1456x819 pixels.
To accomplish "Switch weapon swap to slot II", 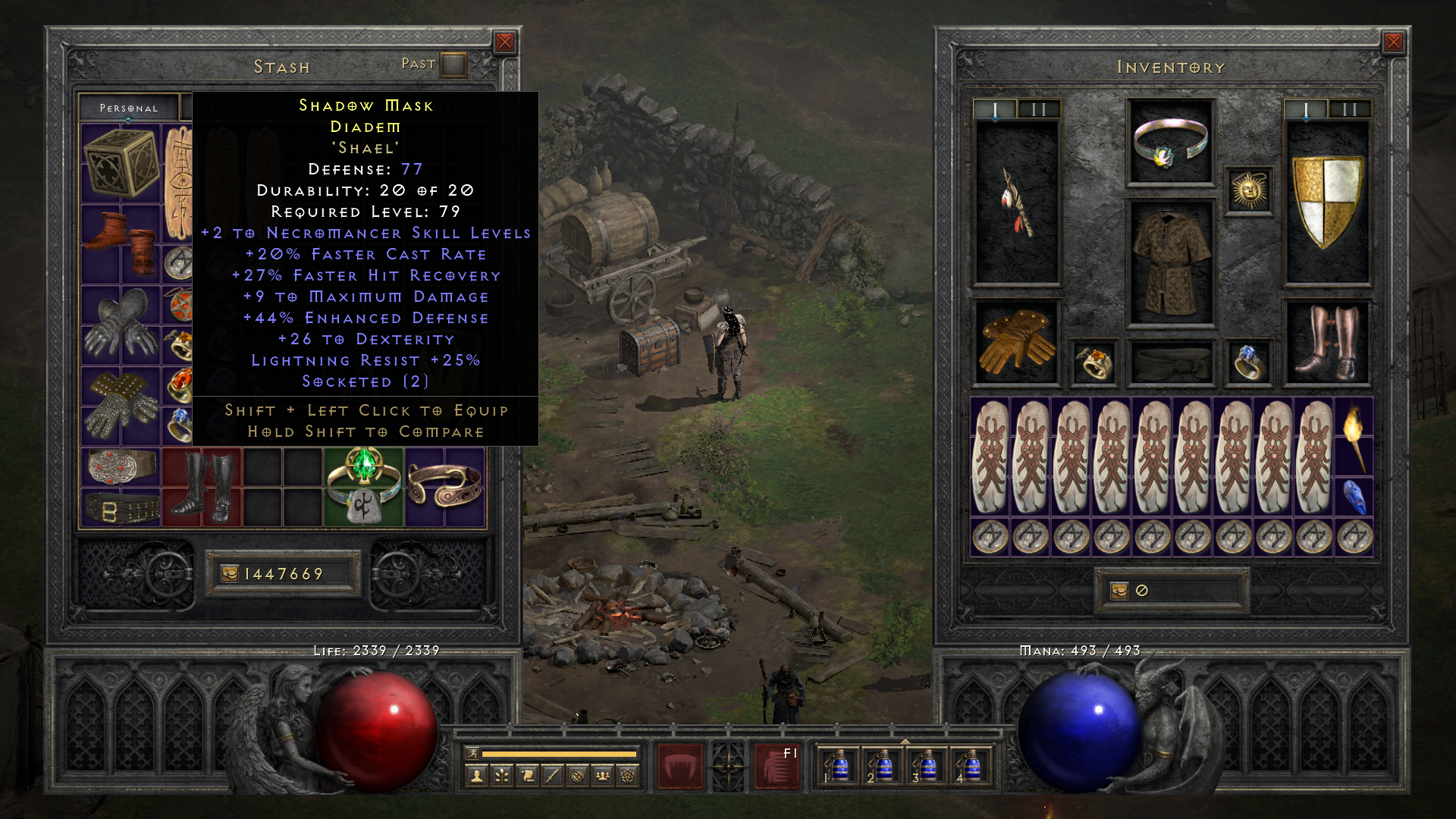I will tap(1038, 108).
